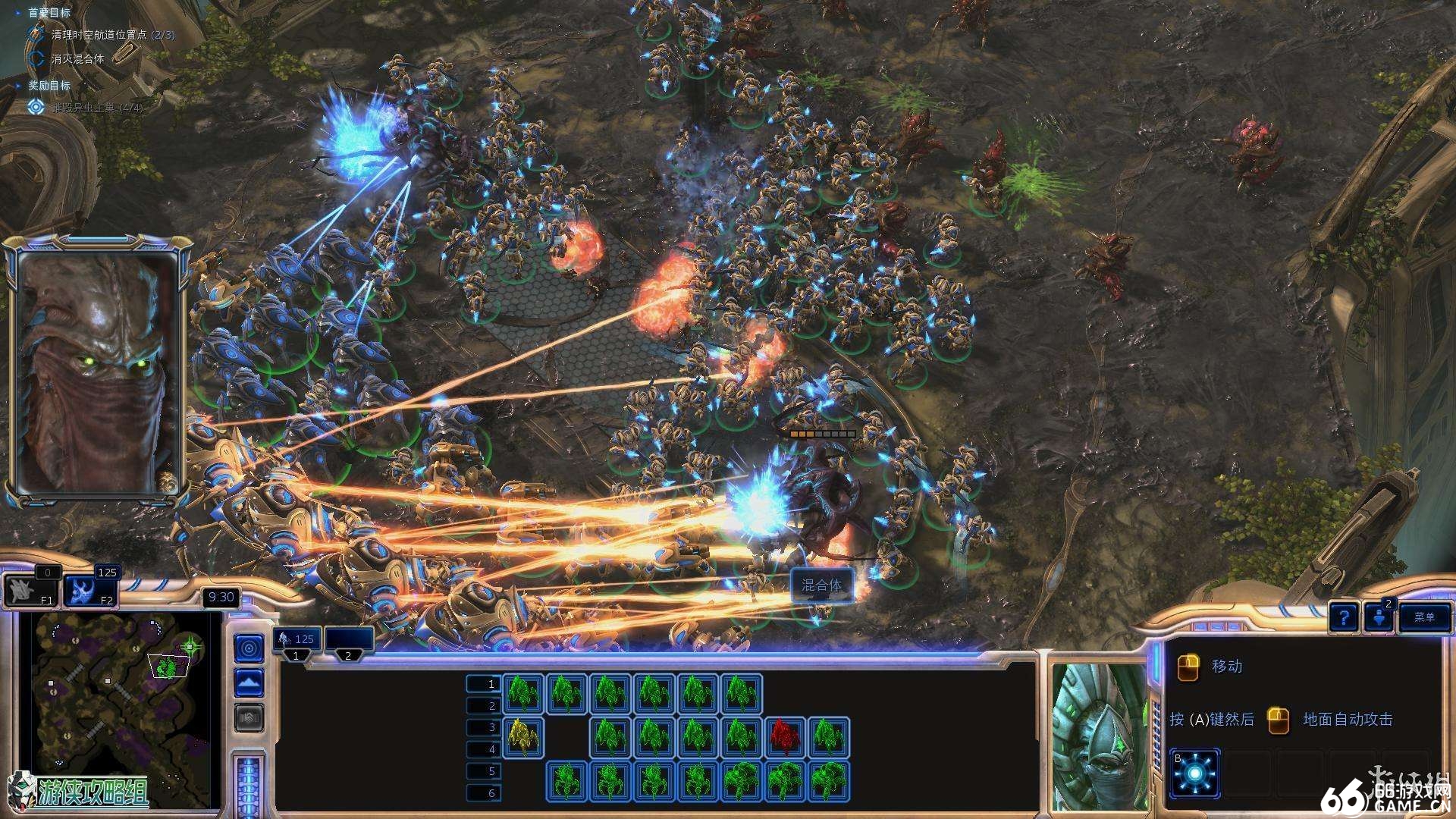Image resolution: width=1456 pixels, height=819 pixels.
Task: Click the greyed handshake alliance button
Action: pos(249,717)
